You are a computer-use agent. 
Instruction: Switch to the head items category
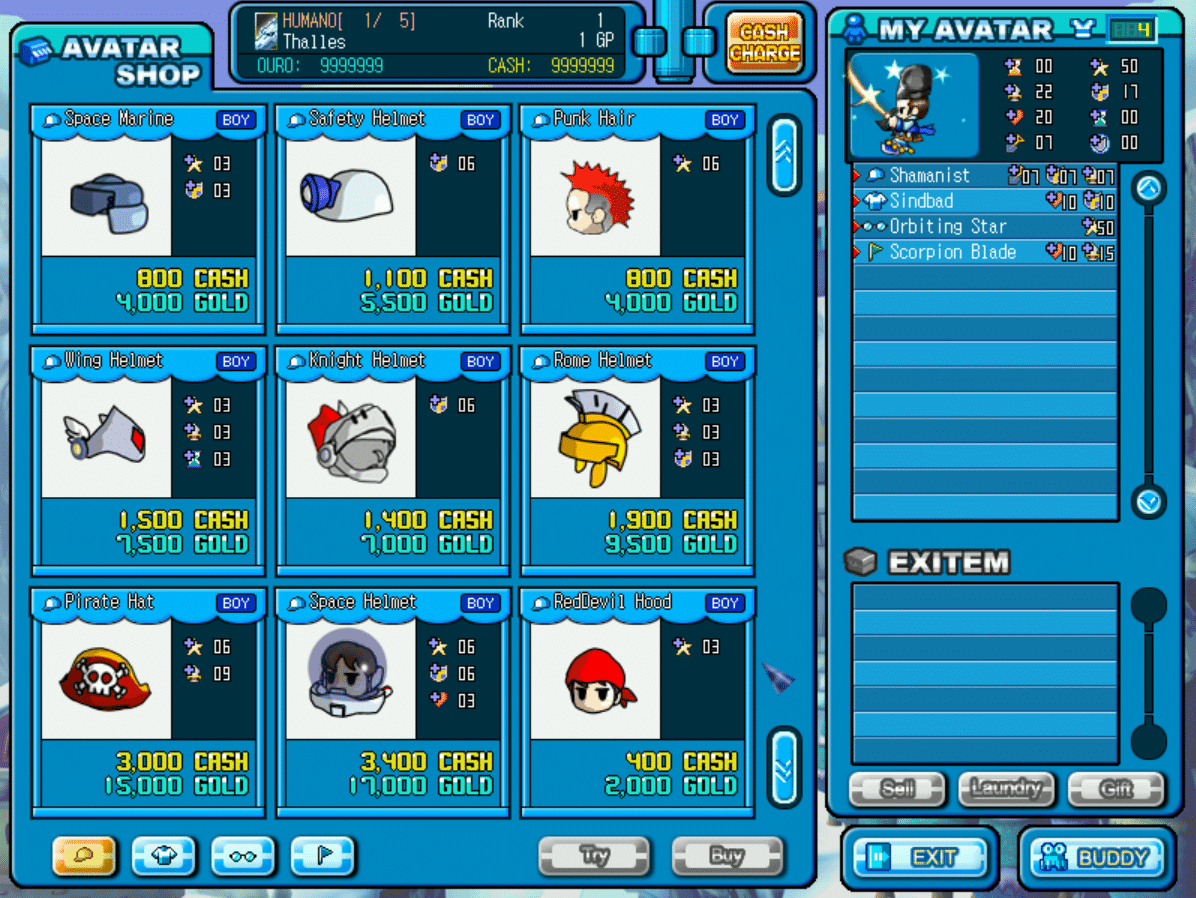coord(84,856)
